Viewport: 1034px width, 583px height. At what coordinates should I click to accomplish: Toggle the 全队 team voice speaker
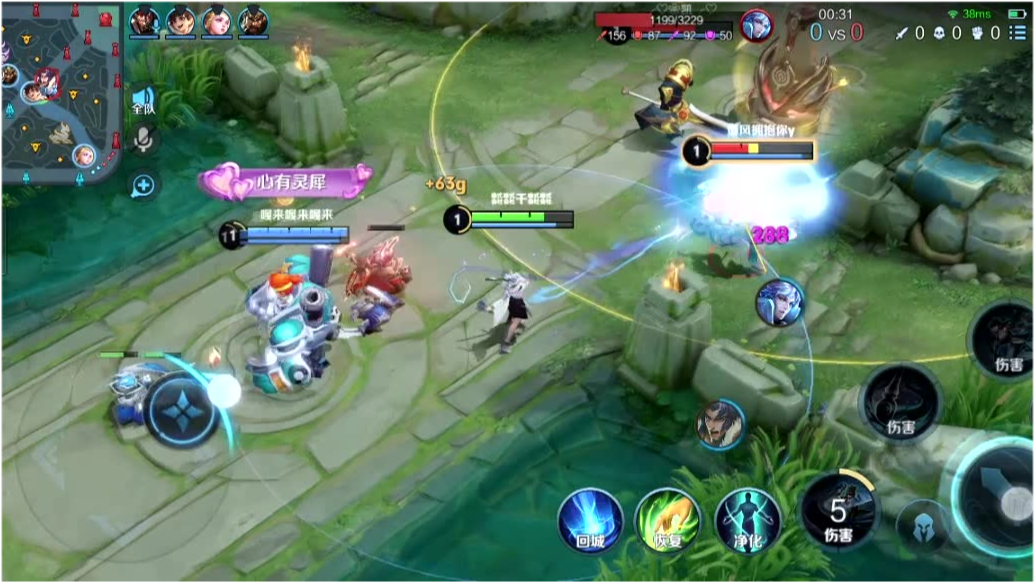pos(143,101)
